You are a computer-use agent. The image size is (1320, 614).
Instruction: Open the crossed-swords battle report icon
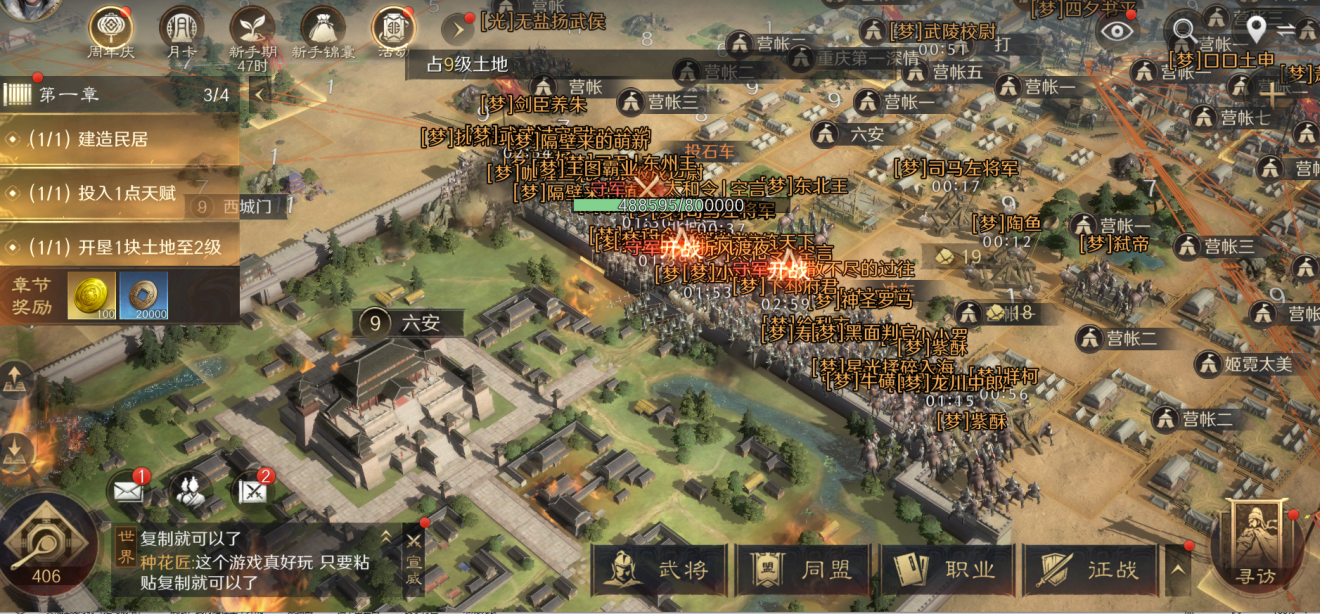pyautogui.click(x=251, y=490)
